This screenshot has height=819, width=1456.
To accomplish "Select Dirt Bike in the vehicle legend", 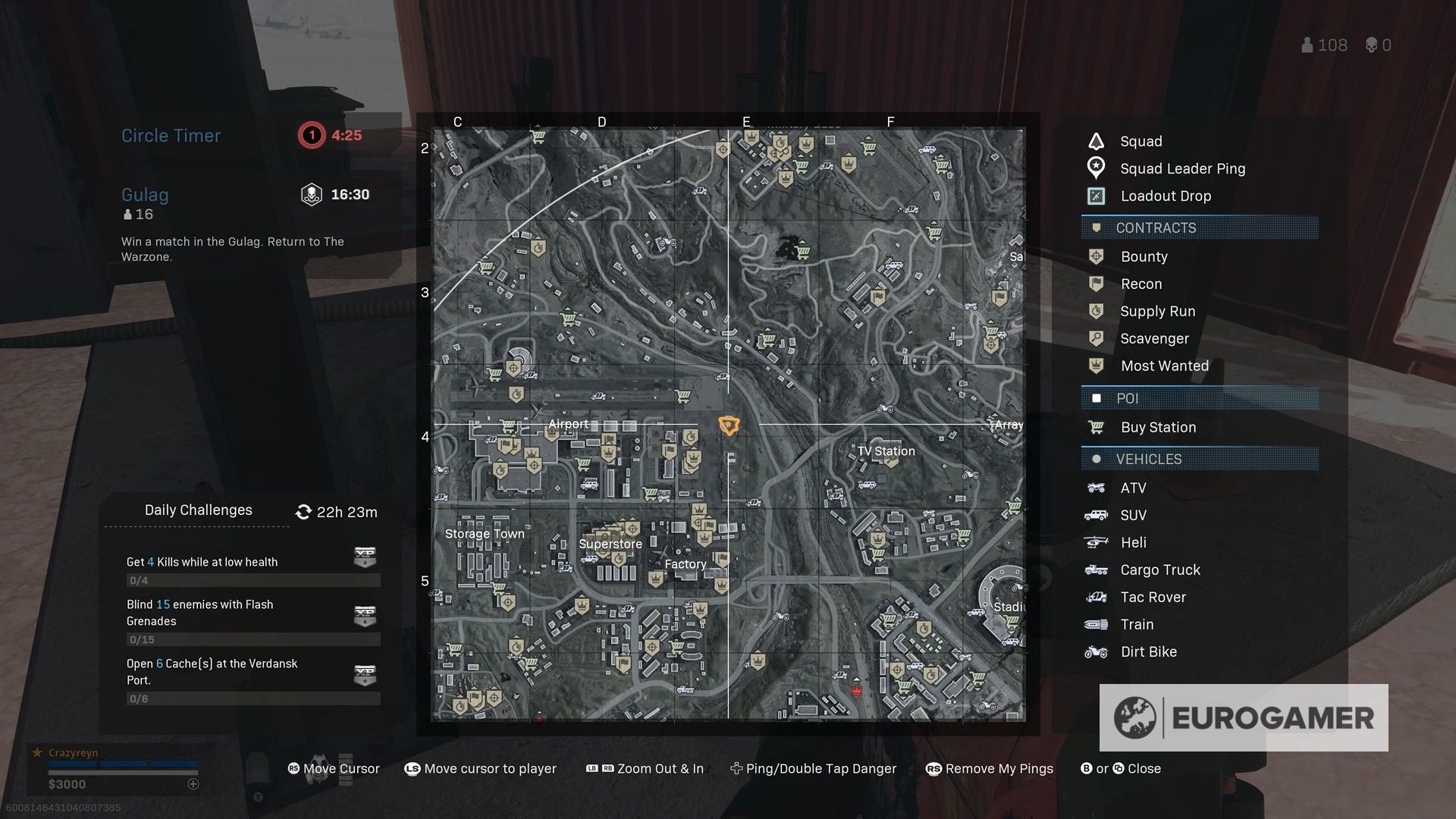I will (x=1148, y=652).
